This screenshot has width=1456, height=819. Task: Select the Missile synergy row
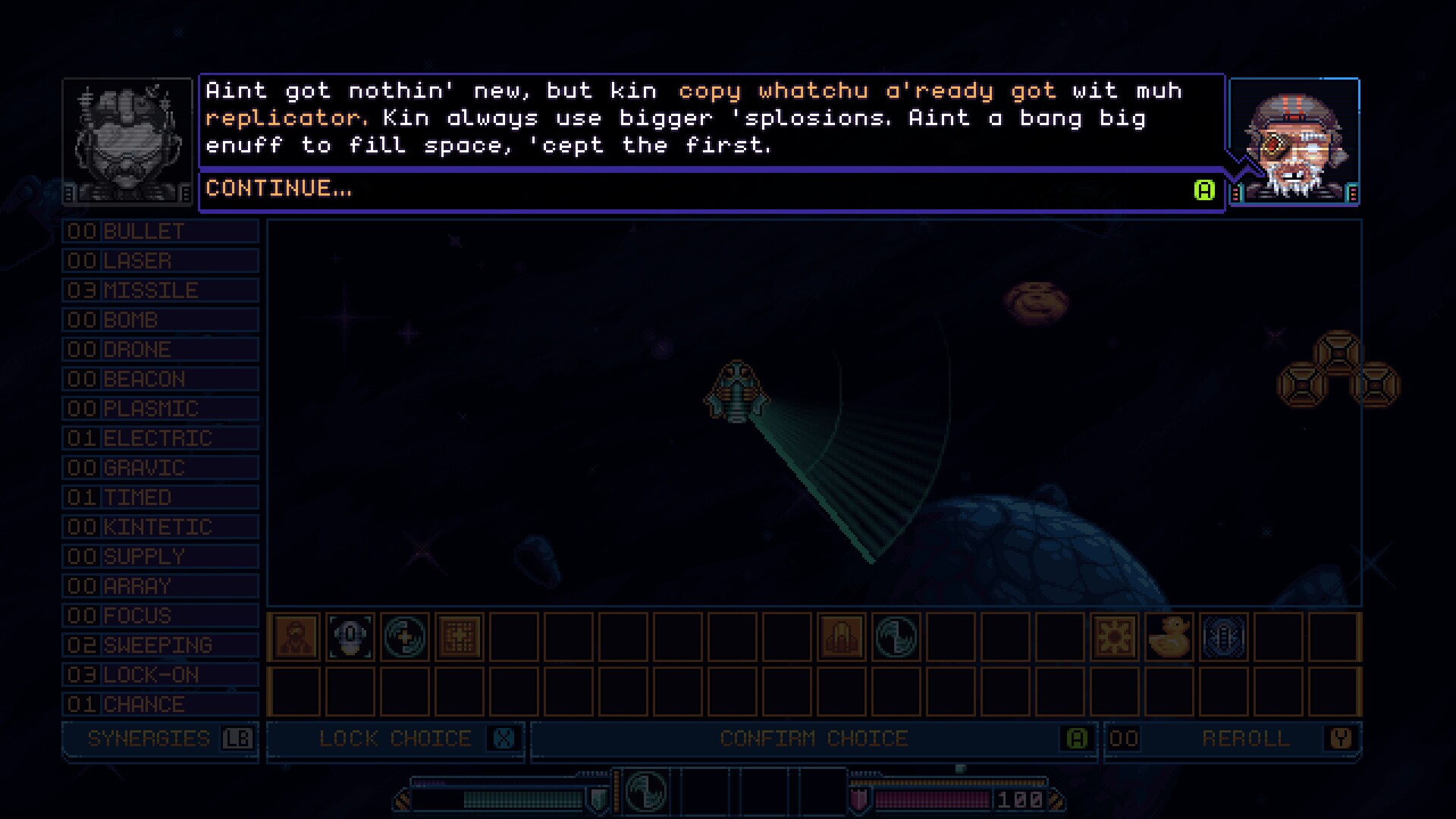pos(160,290)
